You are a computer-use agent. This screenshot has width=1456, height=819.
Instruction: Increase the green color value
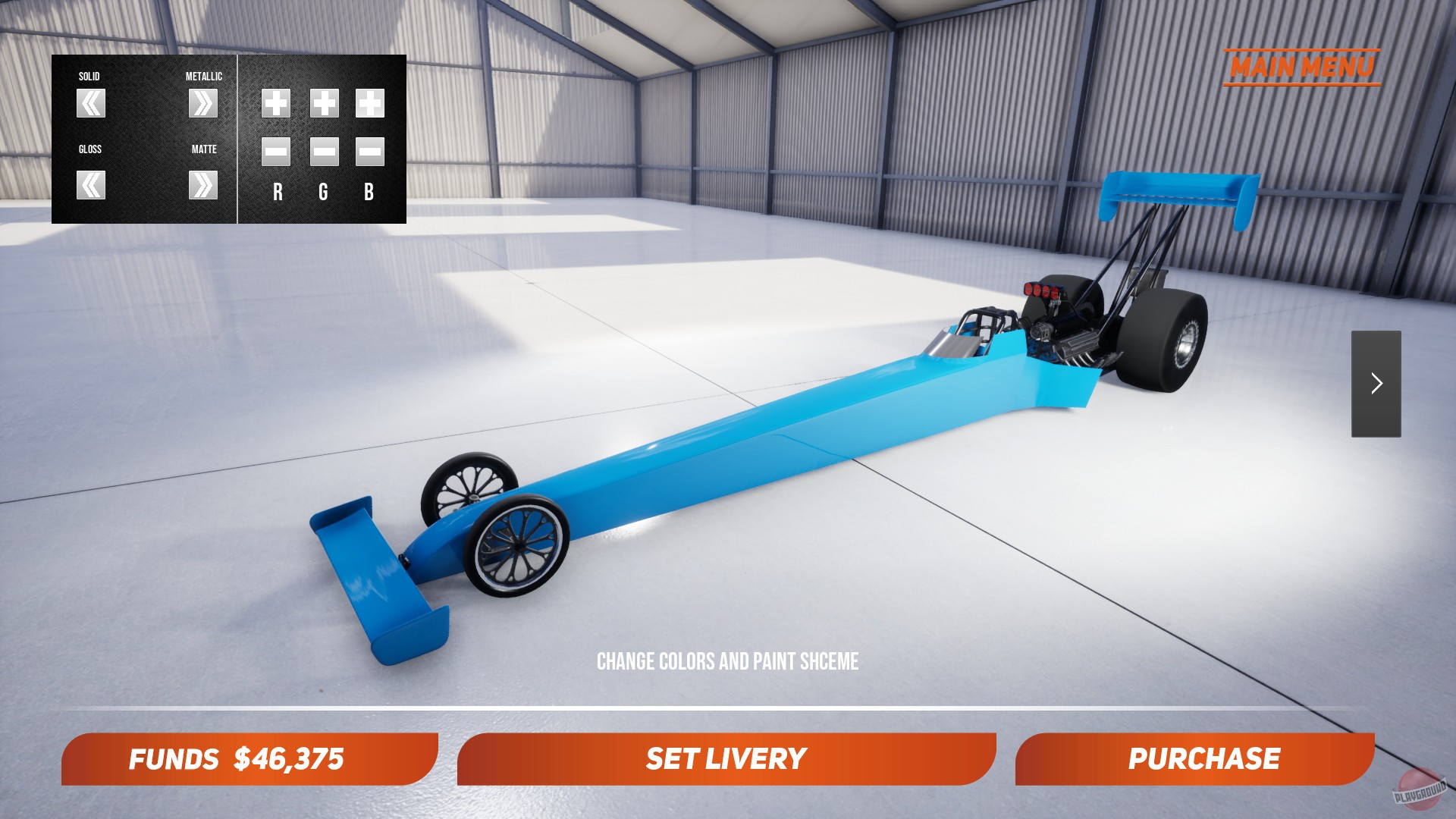(322, 105)
